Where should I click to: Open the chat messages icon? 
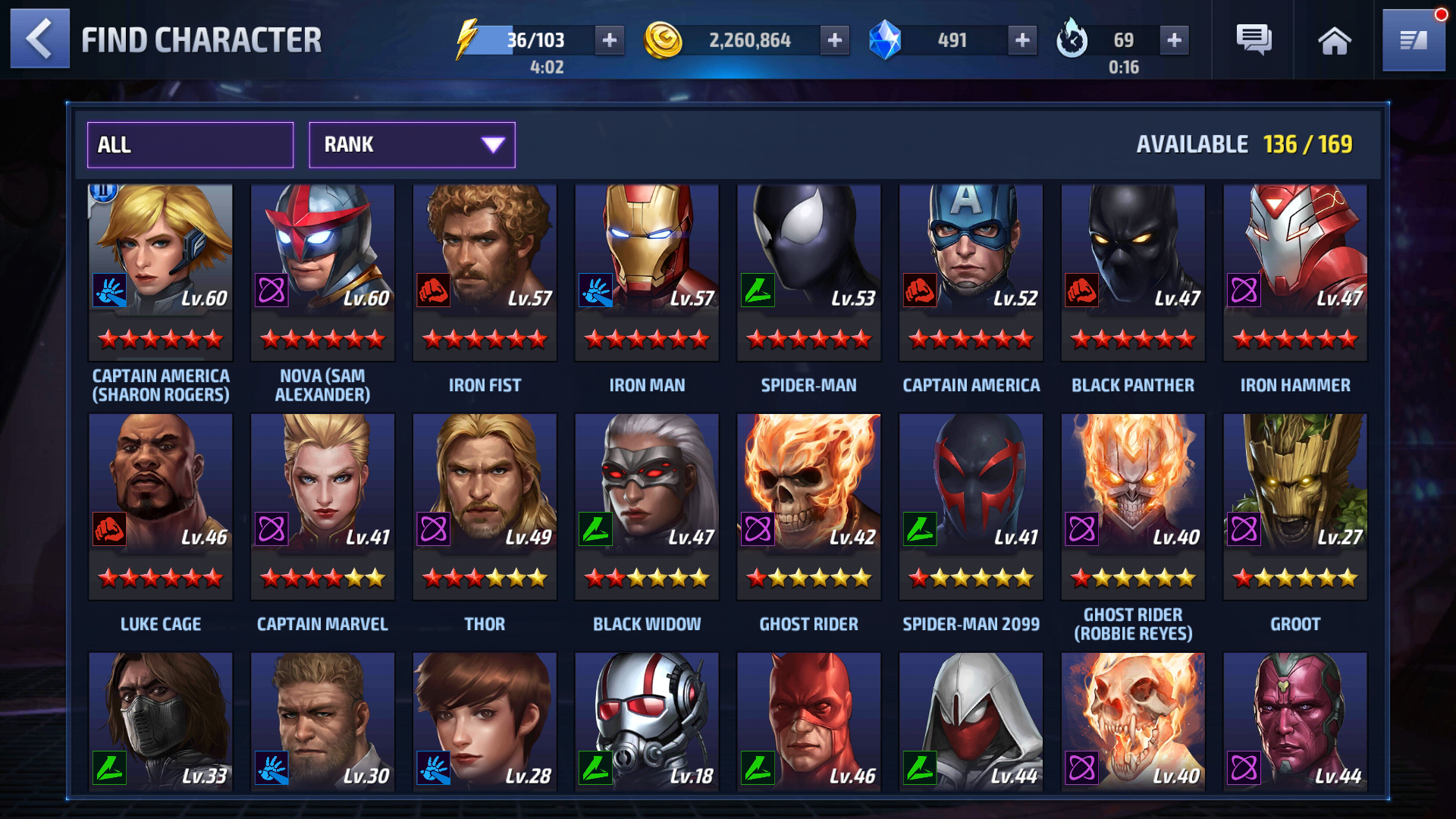coord(1255,39)
